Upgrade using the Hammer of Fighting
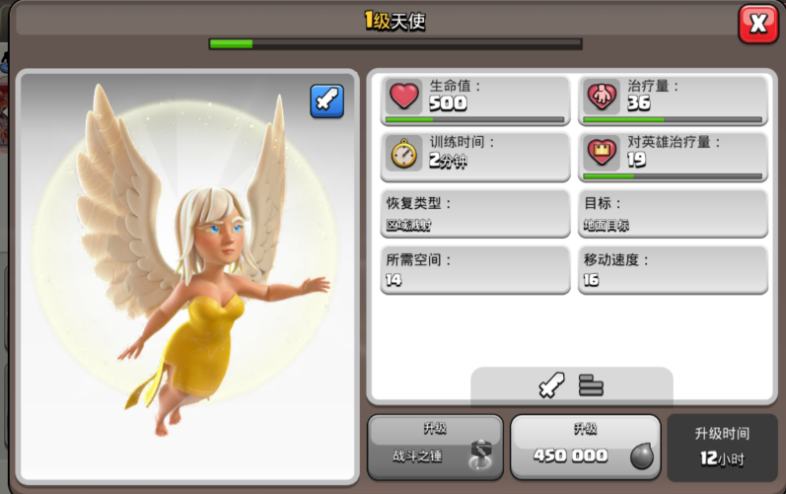 [x=435, y=446]
